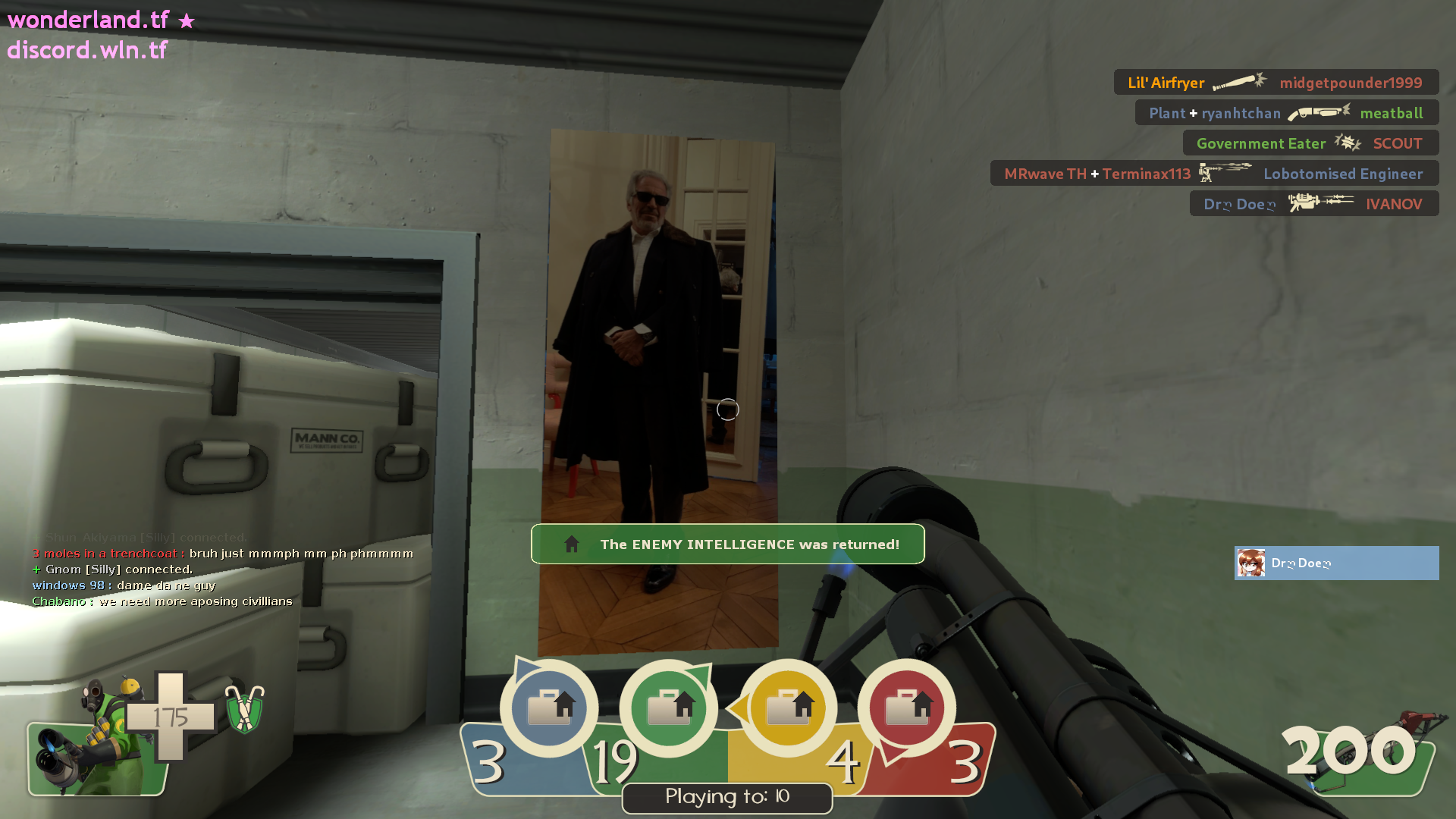Select the kill feed row with Lobotomised Engineer

tap(1213, 174)
